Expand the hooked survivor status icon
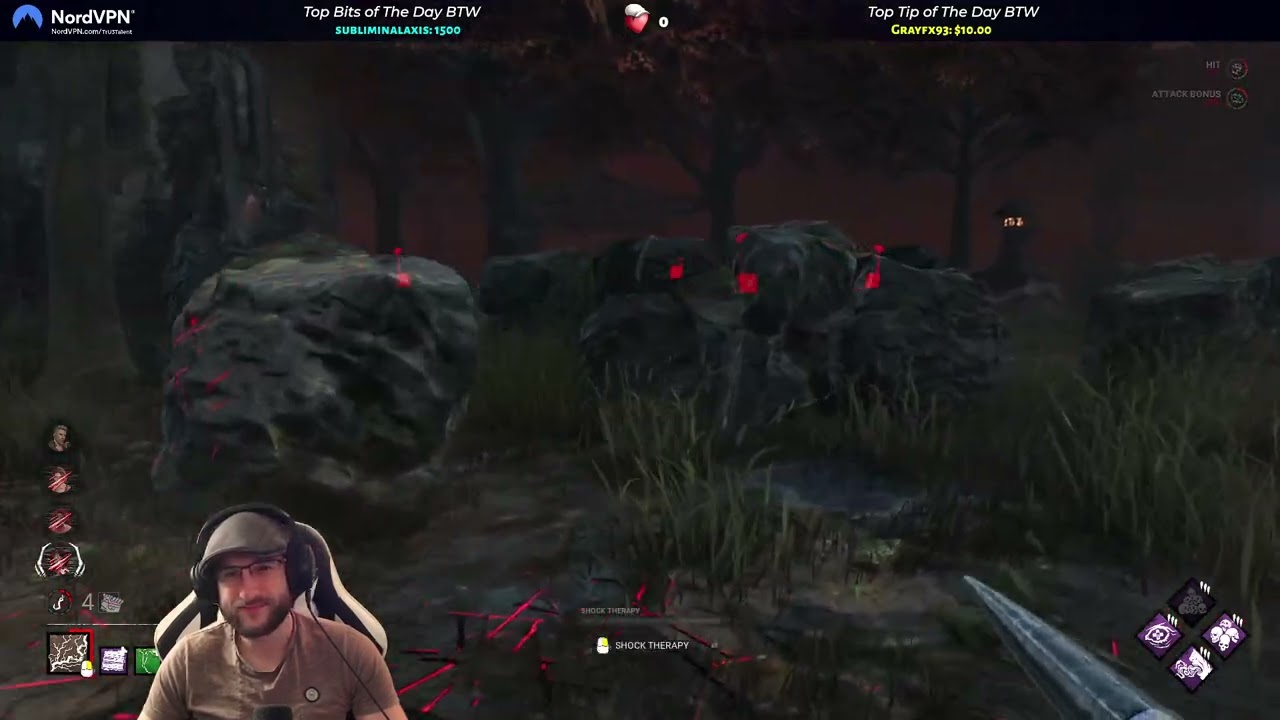Screen dimensions: 1280x720 [x=60, y=559]
